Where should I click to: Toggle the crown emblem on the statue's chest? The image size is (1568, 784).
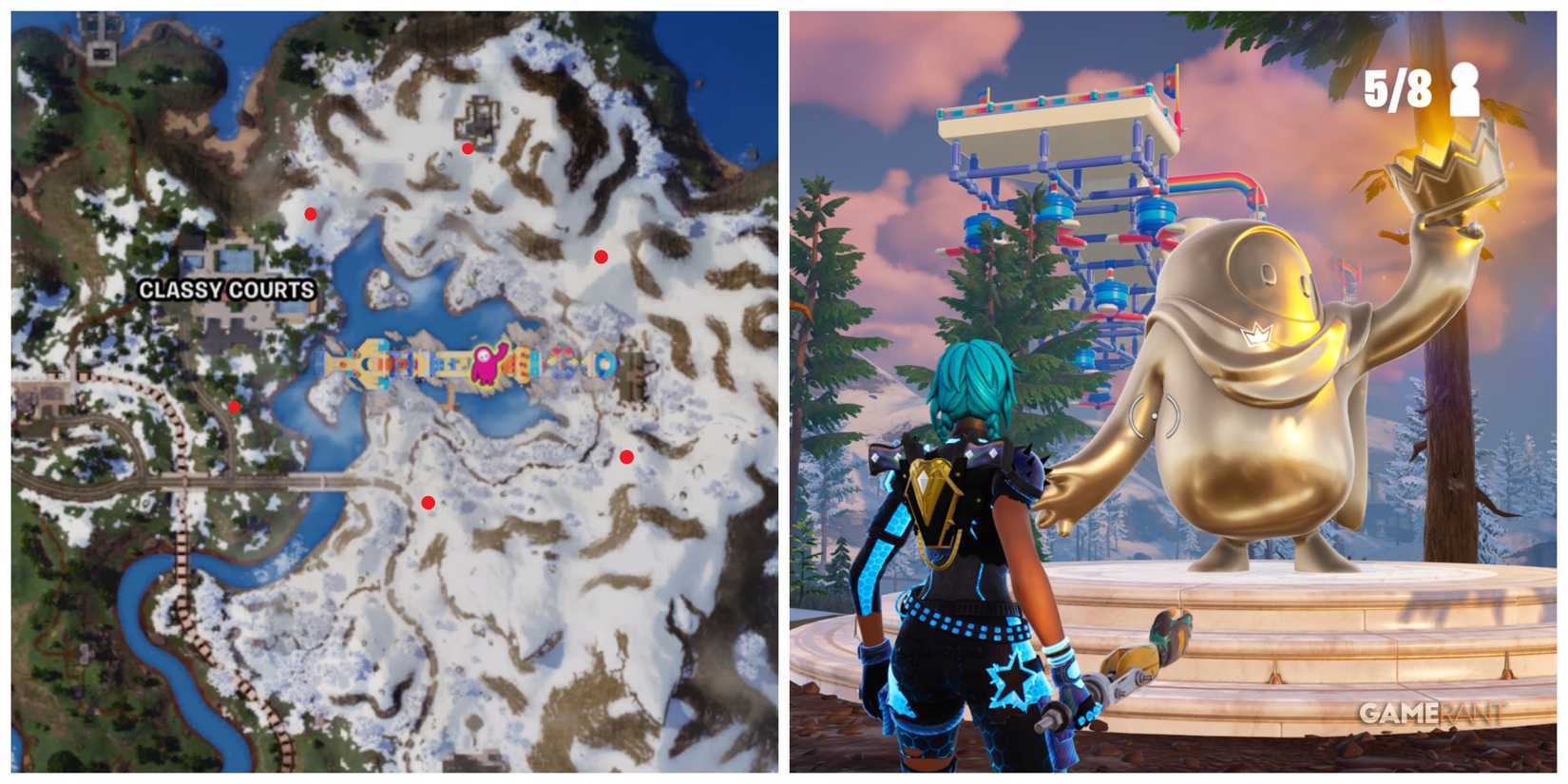(1258, 335)
